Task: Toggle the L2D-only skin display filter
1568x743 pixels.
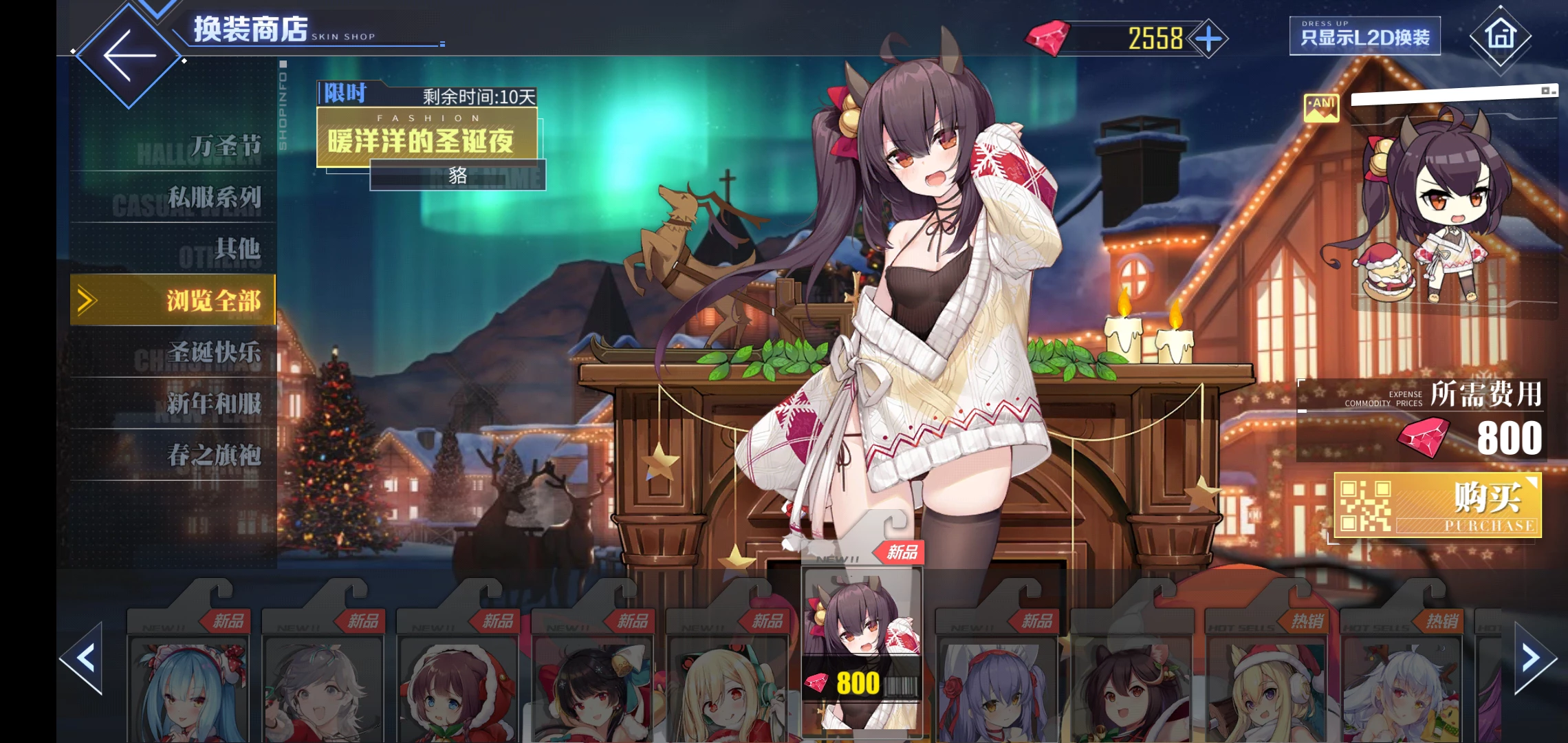Action: coord(1364,36)
